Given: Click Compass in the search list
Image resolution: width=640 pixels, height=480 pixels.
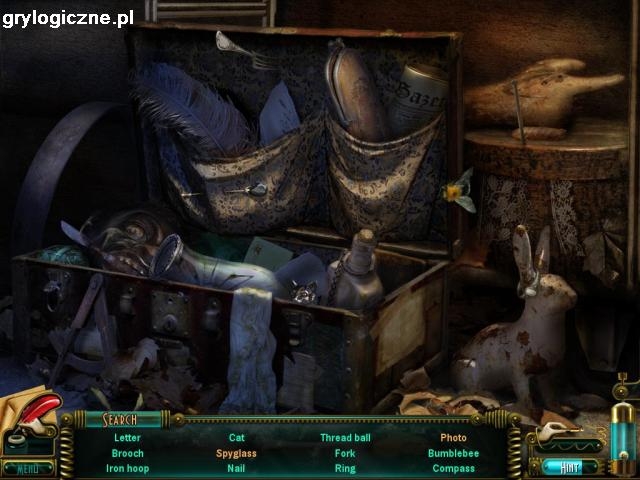Looking at the screenshot, I should pos(453,468).
